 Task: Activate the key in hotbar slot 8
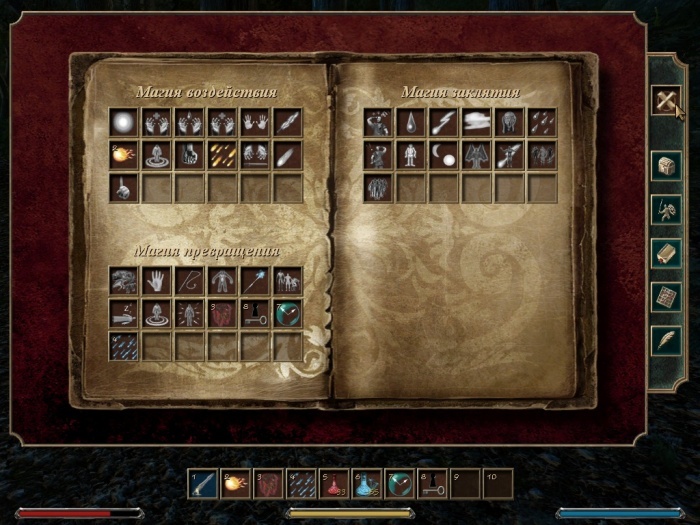(x=432, y=484)
